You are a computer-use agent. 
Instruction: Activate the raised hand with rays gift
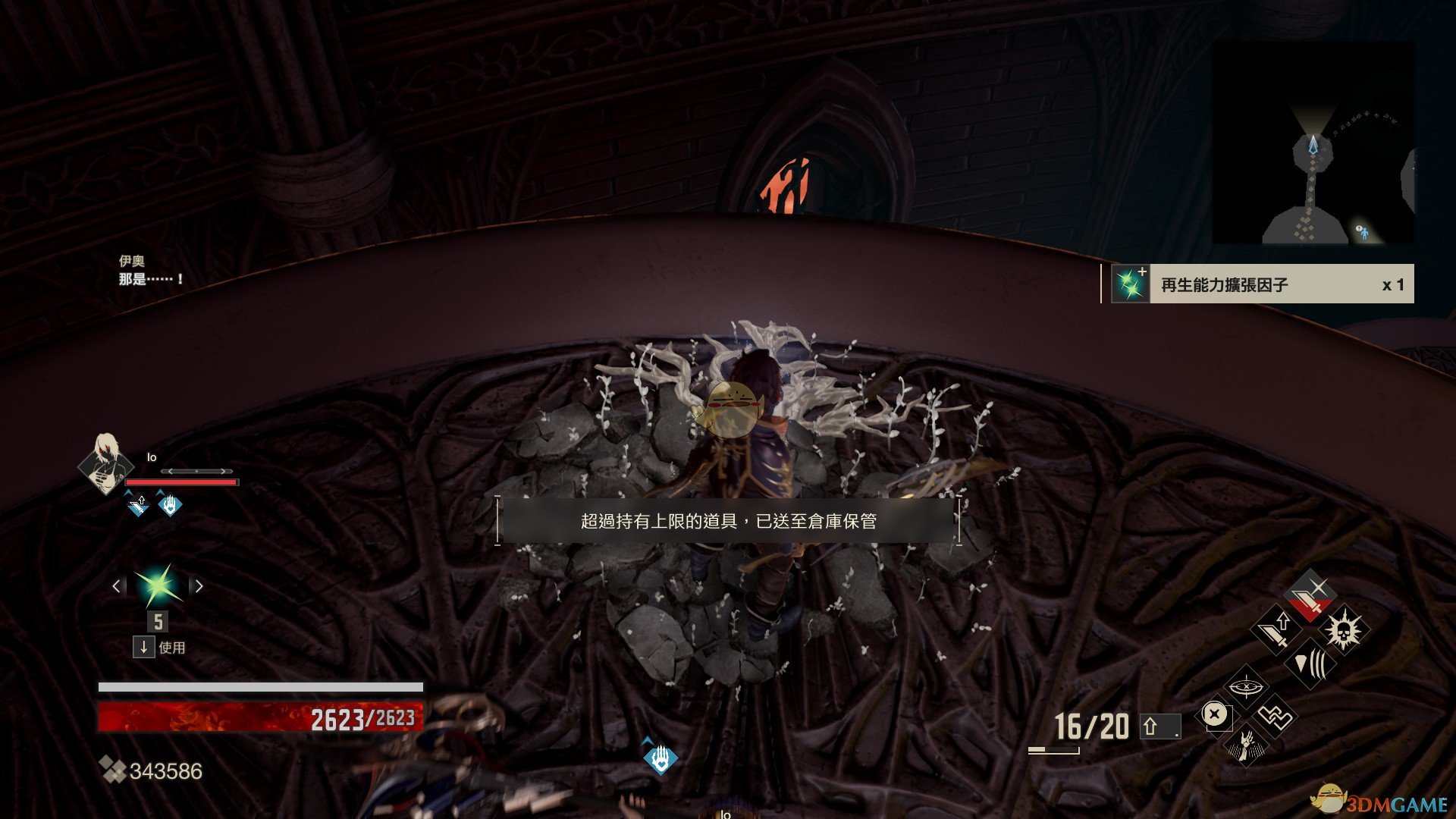pyautogui.click(x=1244, y=745)
